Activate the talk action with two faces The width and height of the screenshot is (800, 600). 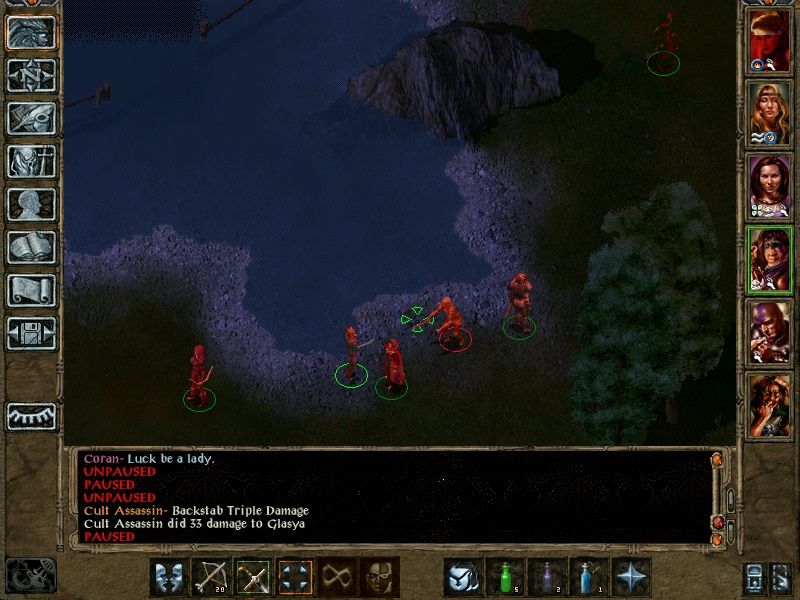click(x=169, y=577)
